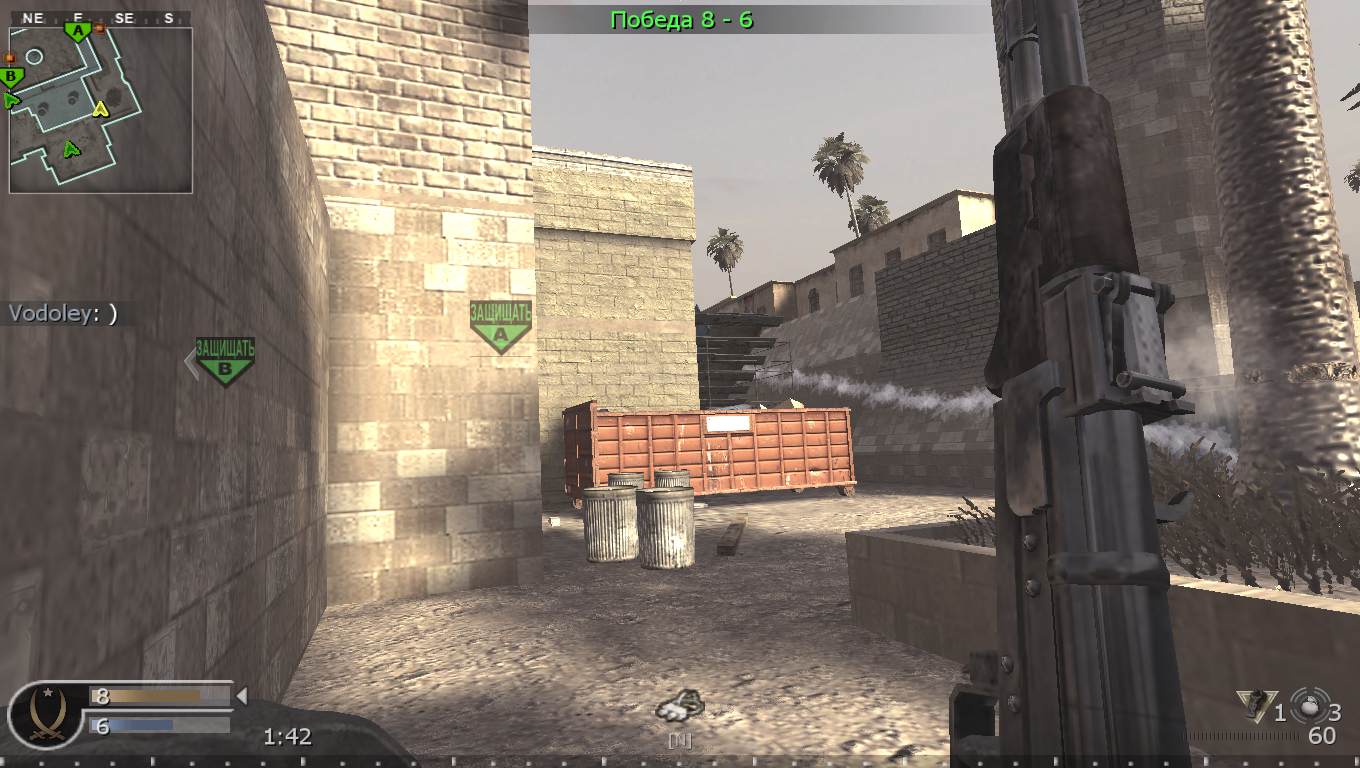Screen dimensions: 1360x768
Task: Click the NE compass direction label
Action: pos(31,16)
